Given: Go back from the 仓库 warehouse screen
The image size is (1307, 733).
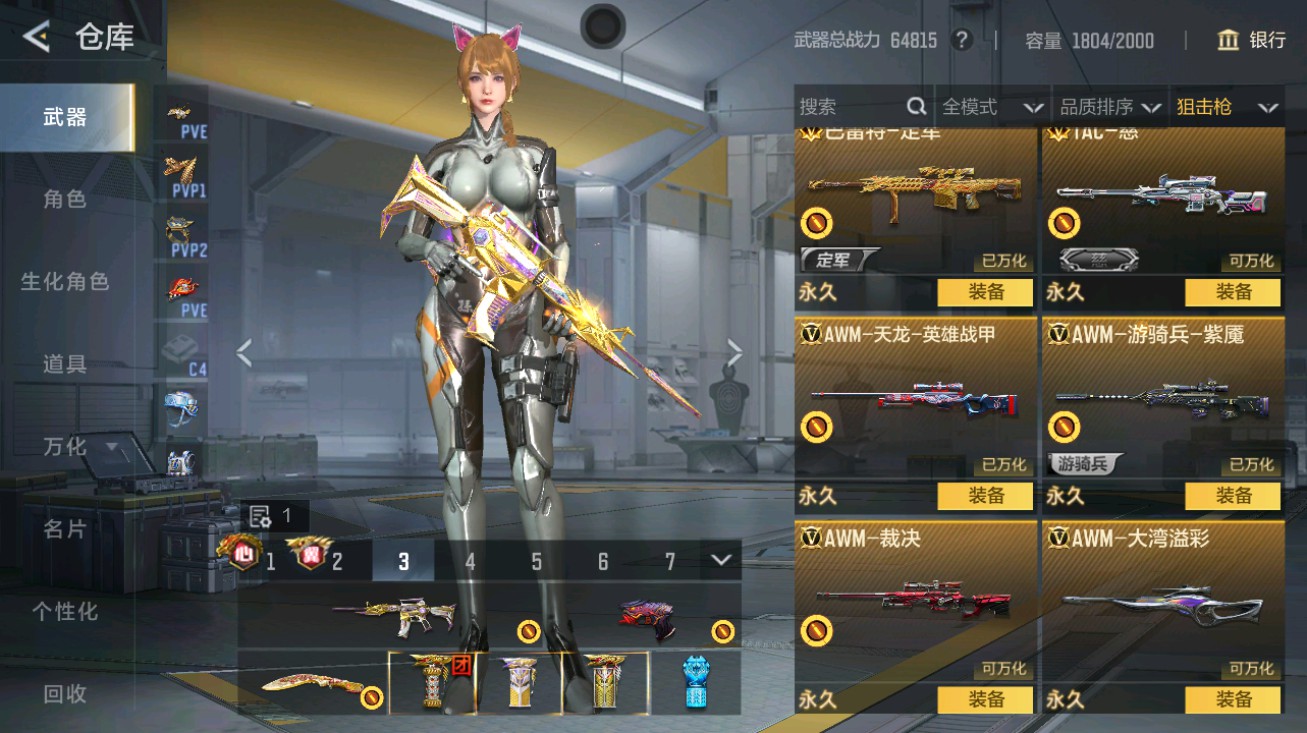Looking at the screenshot, I should pyautogui.click(x=37, y=38).
